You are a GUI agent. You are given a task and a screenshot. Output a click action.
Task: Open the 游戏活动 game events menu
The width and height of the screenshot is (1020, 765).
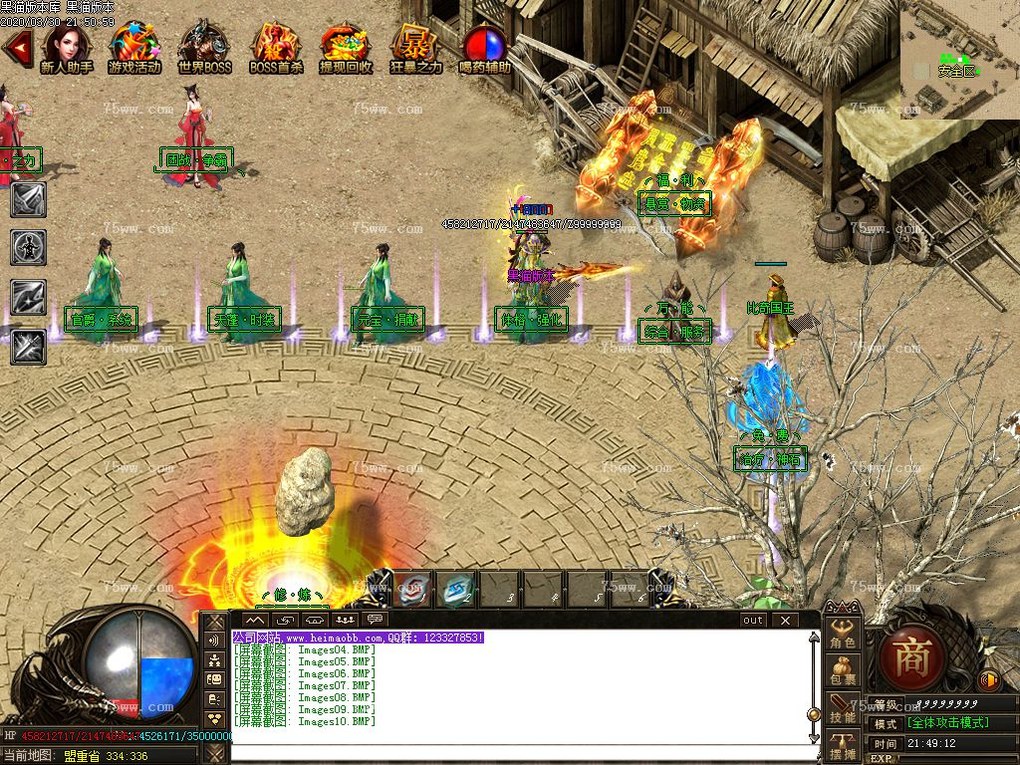pos(134,46)
